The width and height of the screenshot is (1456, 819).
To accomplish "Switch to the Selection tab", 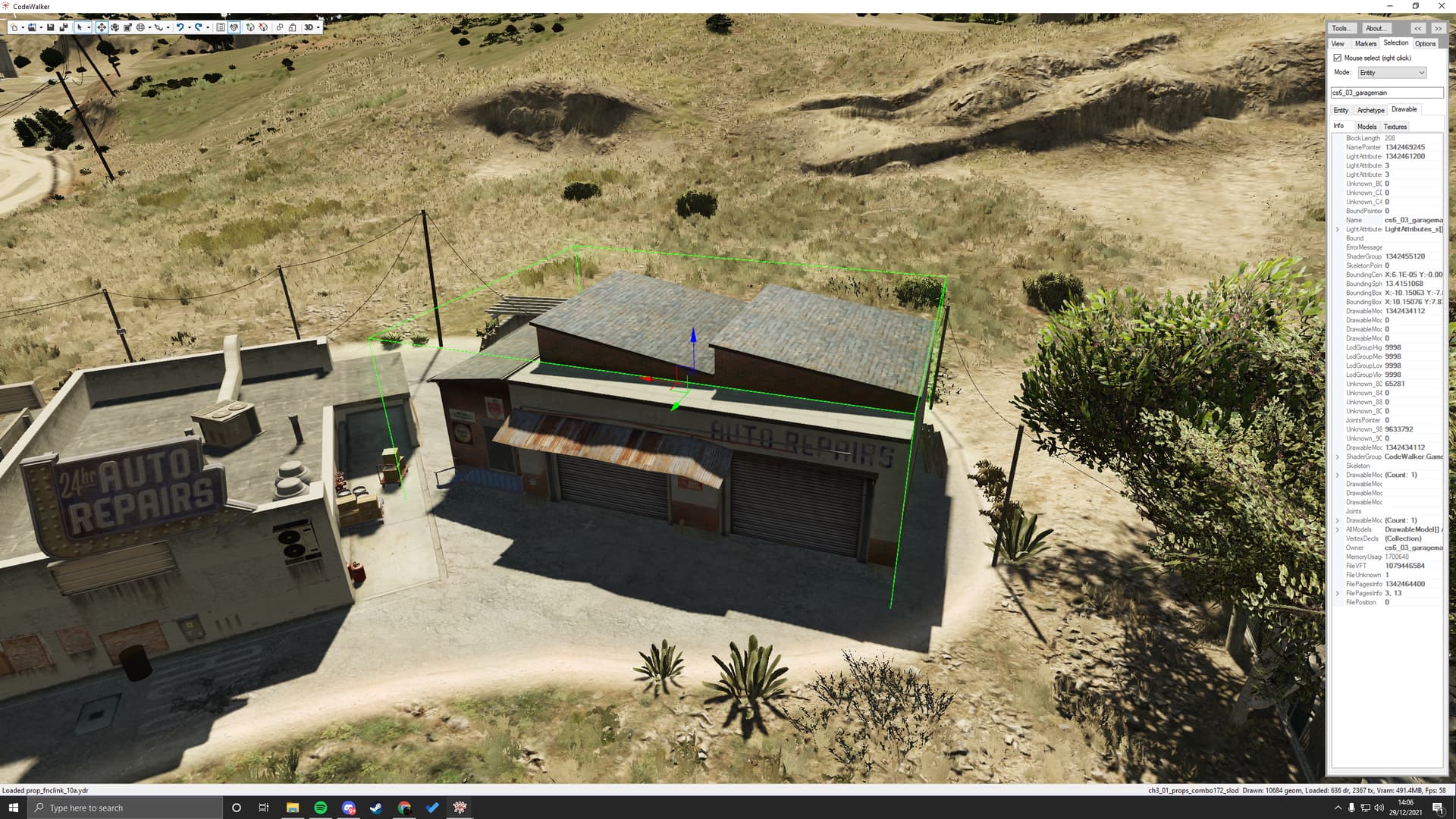I will tap(1395, 43).
